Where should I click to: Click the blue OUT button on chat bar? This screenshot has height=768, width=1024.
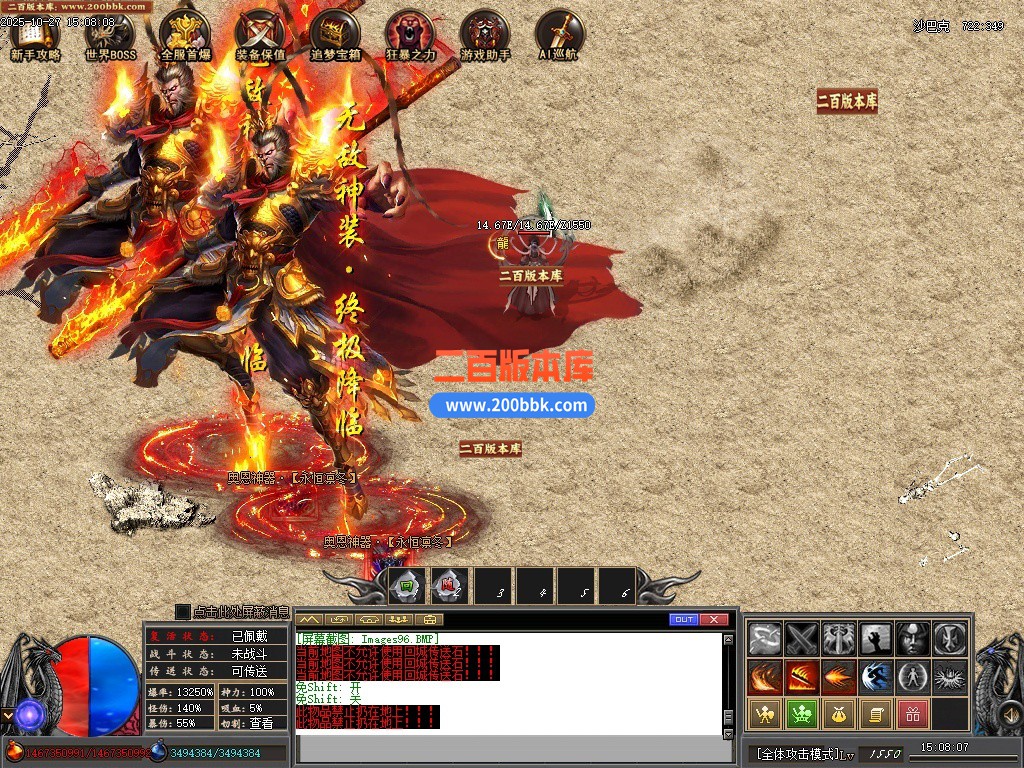pos(684,620)
